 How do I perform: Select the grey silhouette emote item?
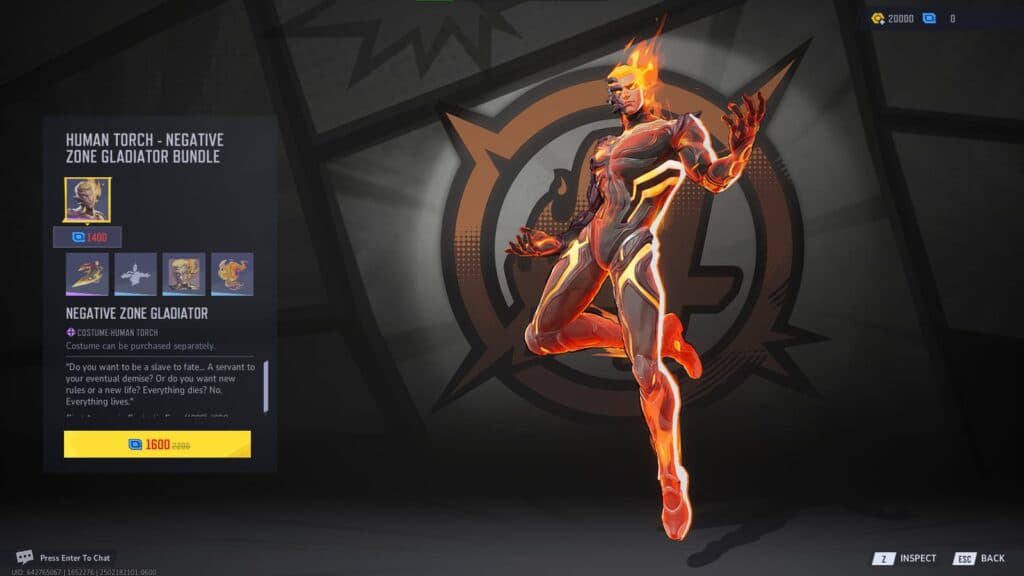click(x=135, y=274)
